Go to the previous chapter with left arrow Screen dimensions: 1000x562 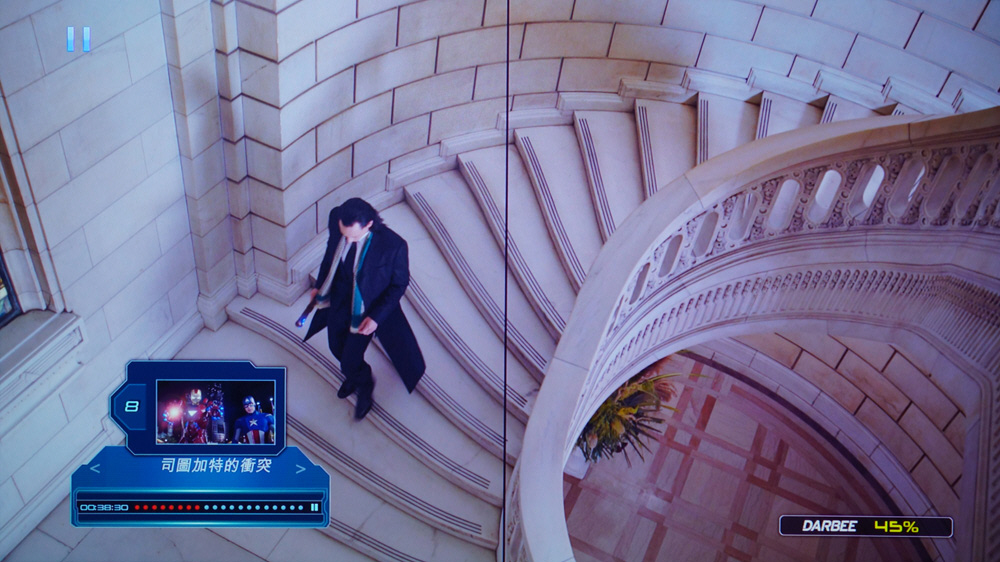(95, 467)
